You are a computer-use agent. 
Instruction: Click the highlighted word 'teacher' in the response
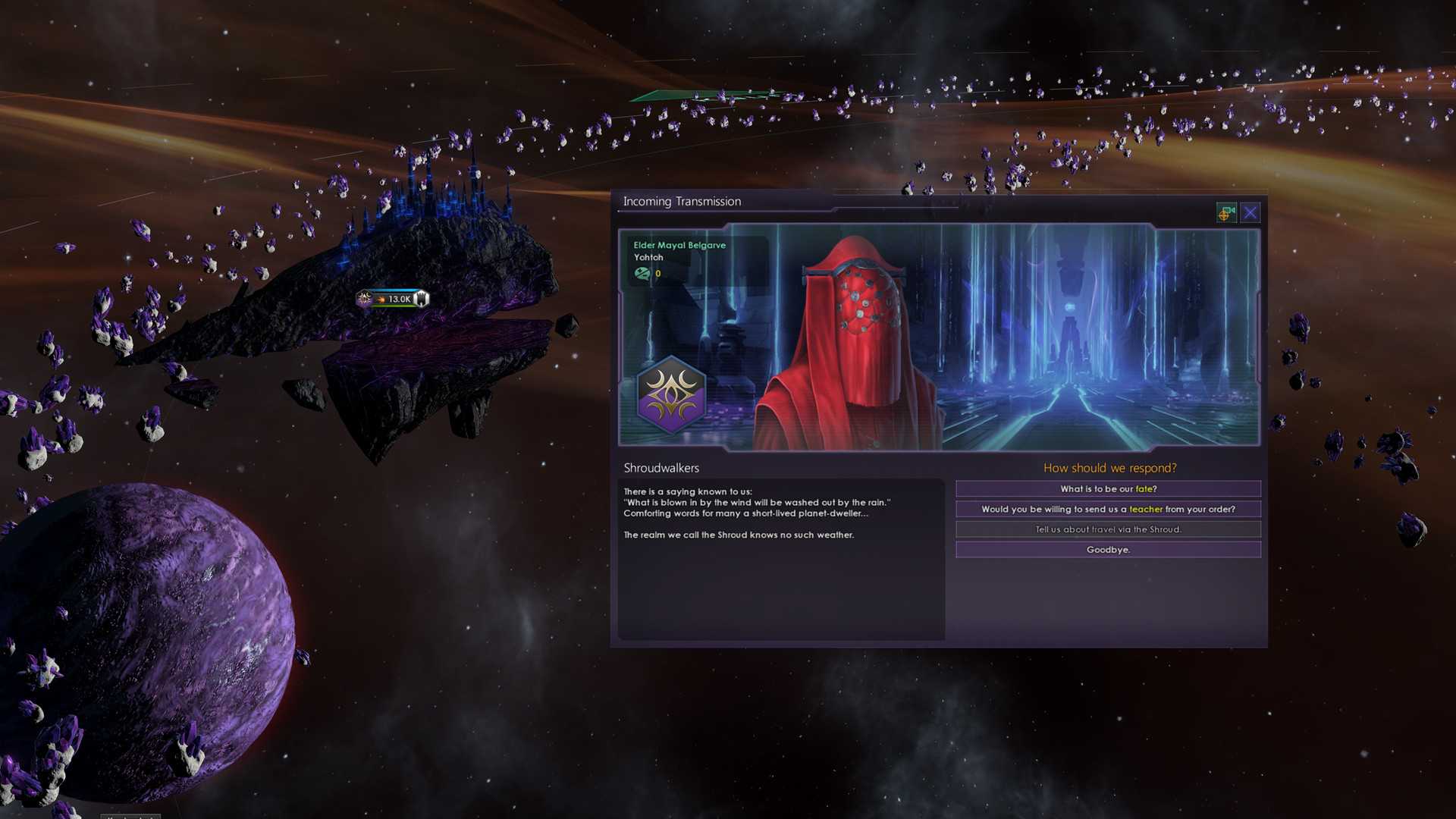pos(1146,509)
